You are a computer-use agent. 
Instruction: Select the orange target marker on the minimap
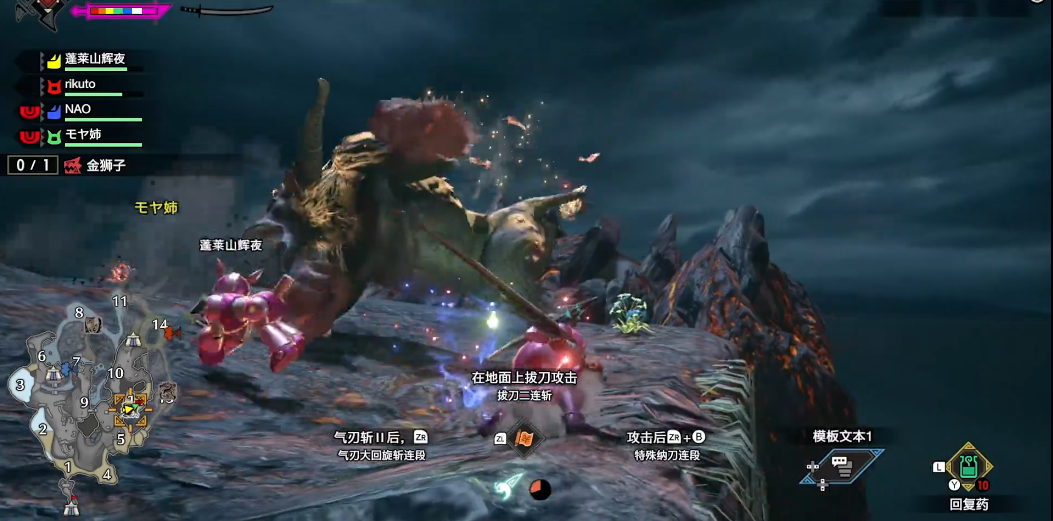(130, 407)
